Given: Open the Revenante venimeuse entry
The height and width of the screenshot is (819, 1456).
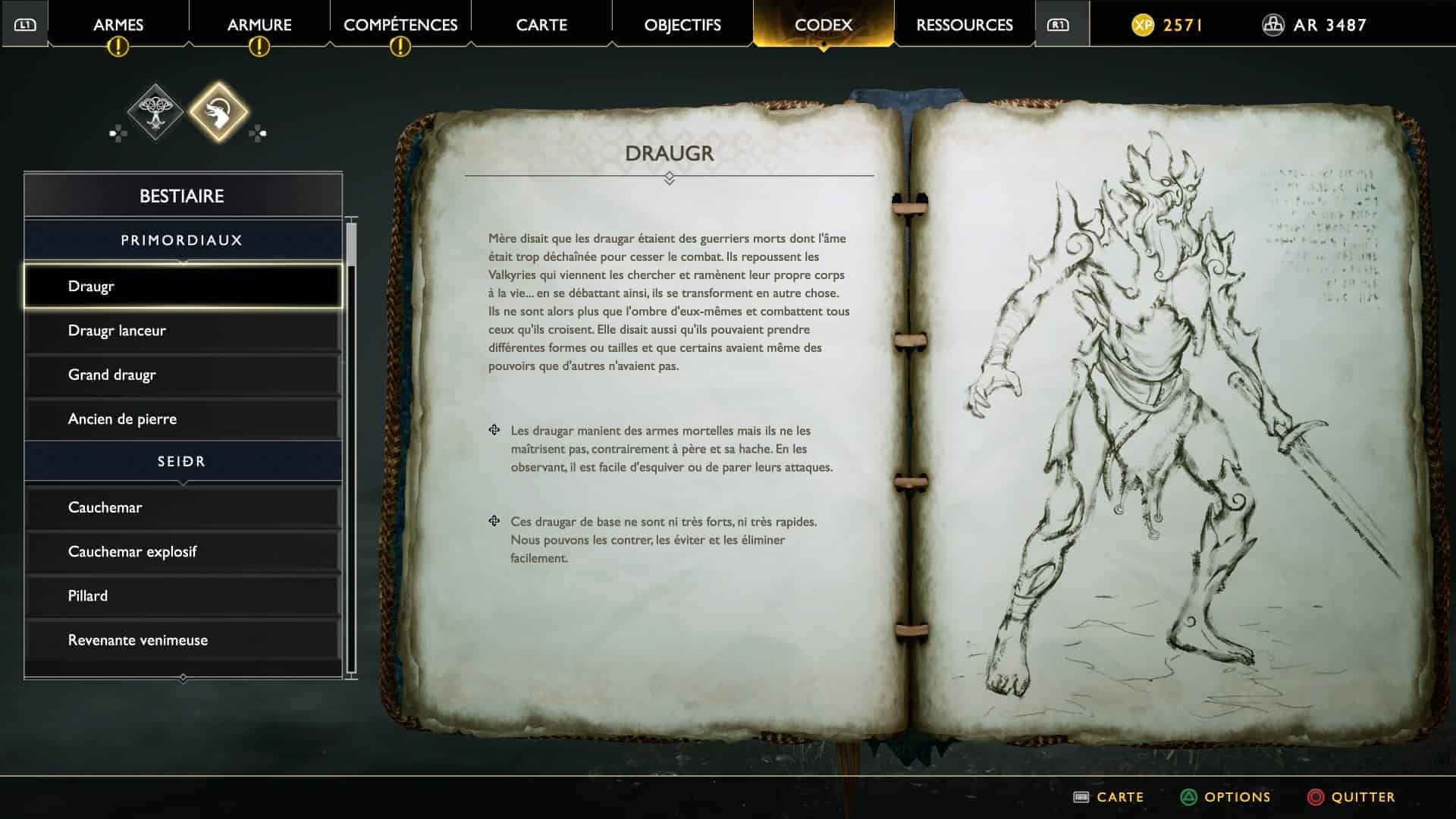Looking at the screenshot, I should pos(182,640).
